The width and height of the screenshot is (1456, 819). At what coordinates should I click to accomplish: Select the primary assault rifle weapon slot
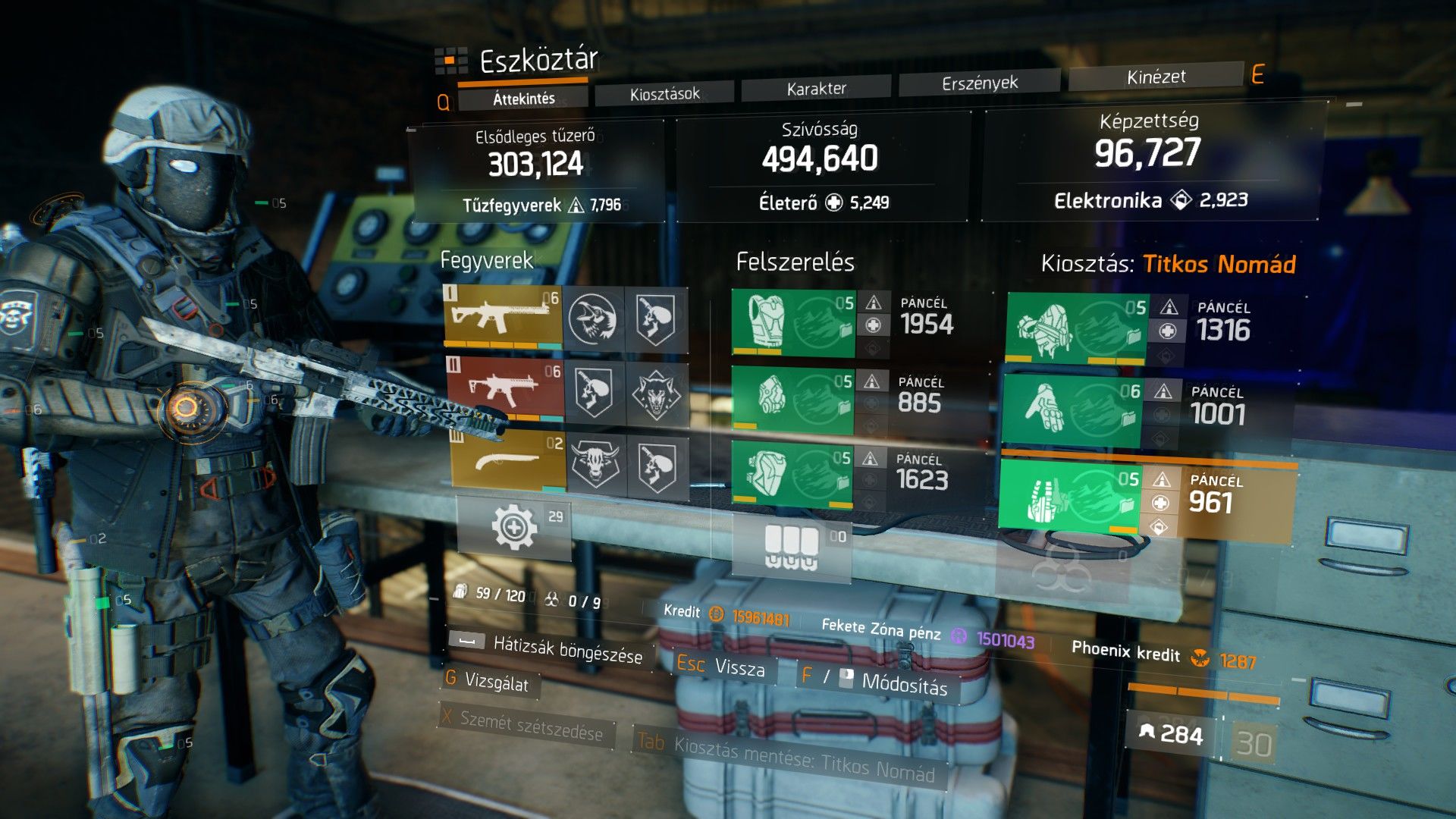click(504, 318)
